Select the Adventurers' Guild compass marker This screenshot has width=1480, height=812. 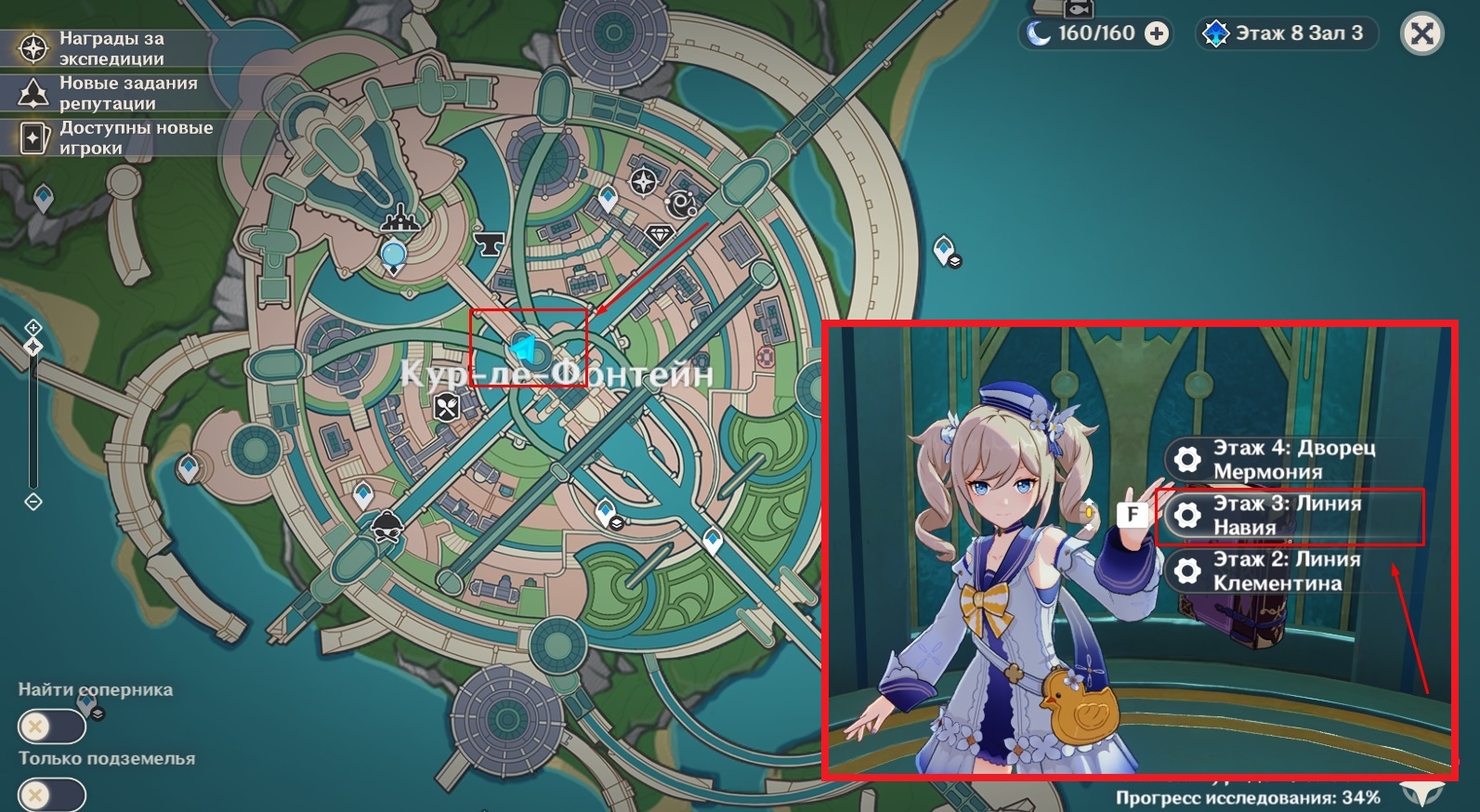[643, 181]
